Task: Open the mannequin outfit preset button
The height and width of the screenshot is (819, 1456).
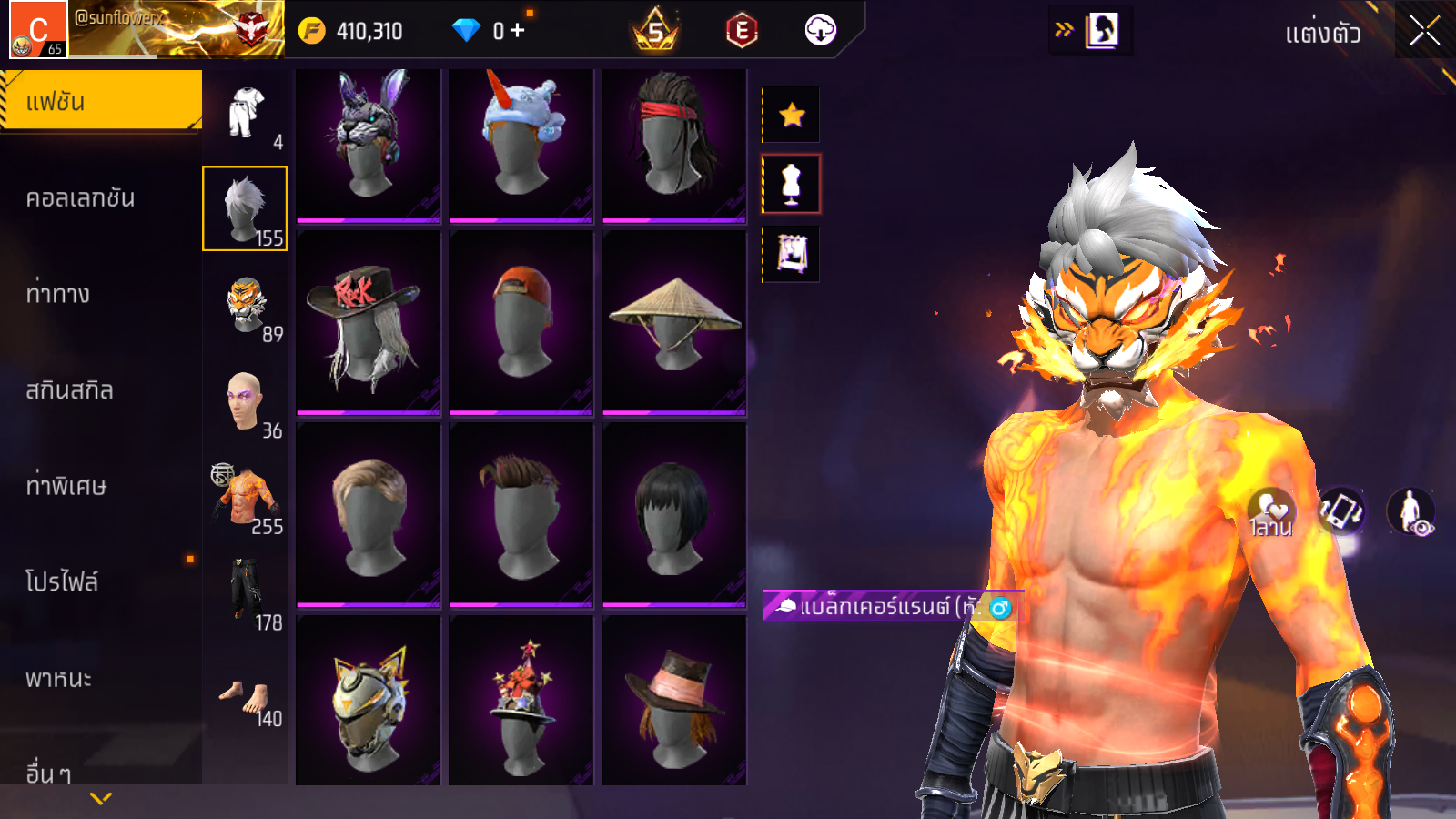Action: pyautogui.click(x=792, y=184)
